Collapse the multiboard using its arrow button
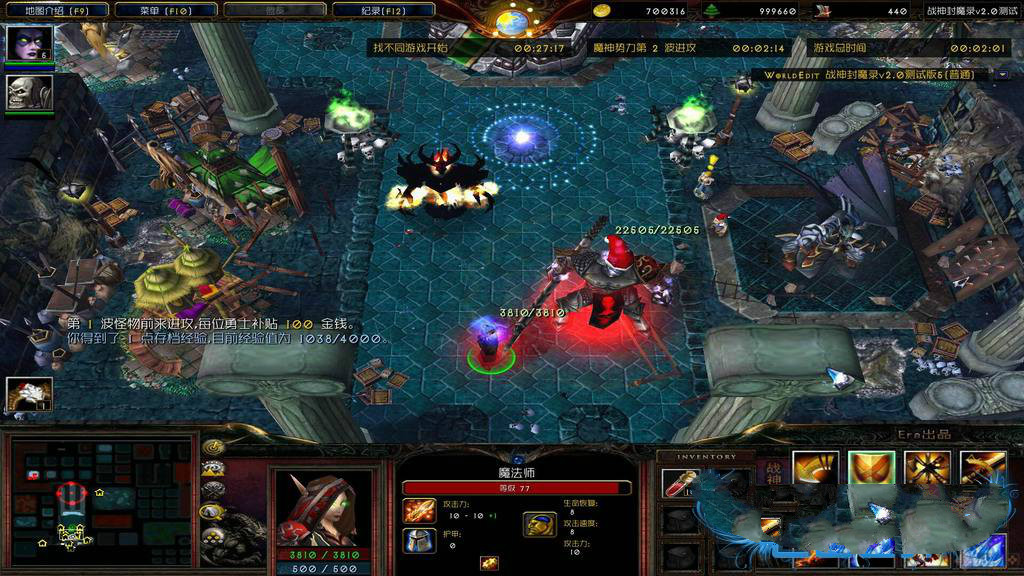The image size is (1024, 576). click(1000, 74)
